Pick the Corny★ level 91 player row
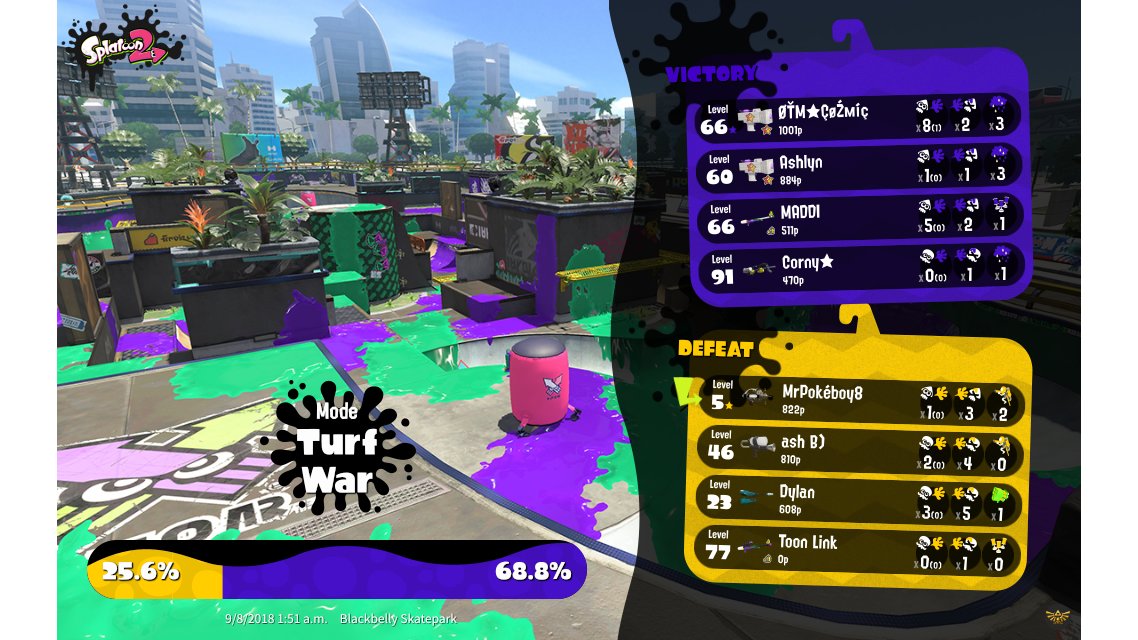1138x640 pixels. tap(860, 267)
